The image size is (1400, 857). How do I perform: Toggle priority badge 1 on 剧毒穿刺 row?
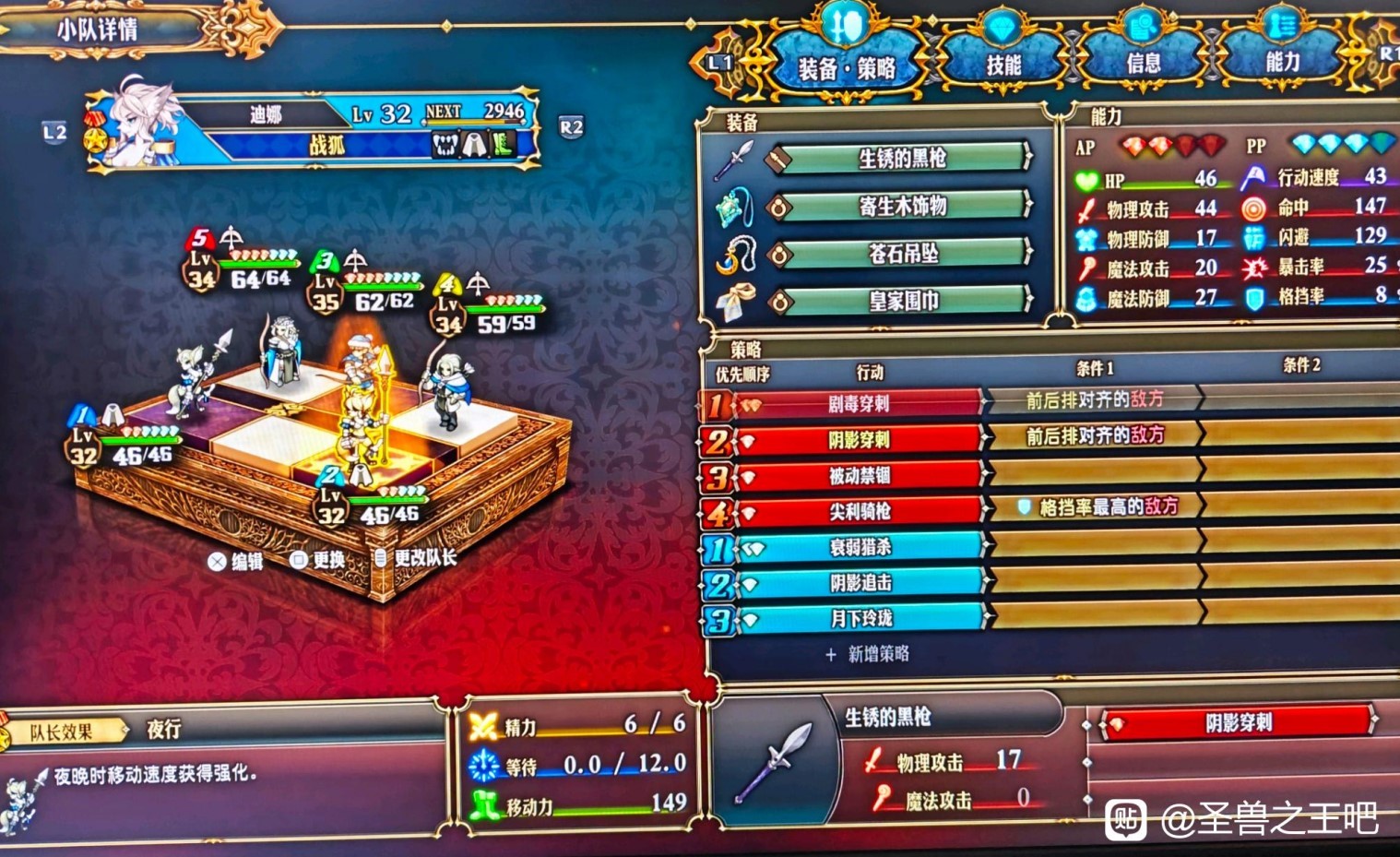pos(717,403)
